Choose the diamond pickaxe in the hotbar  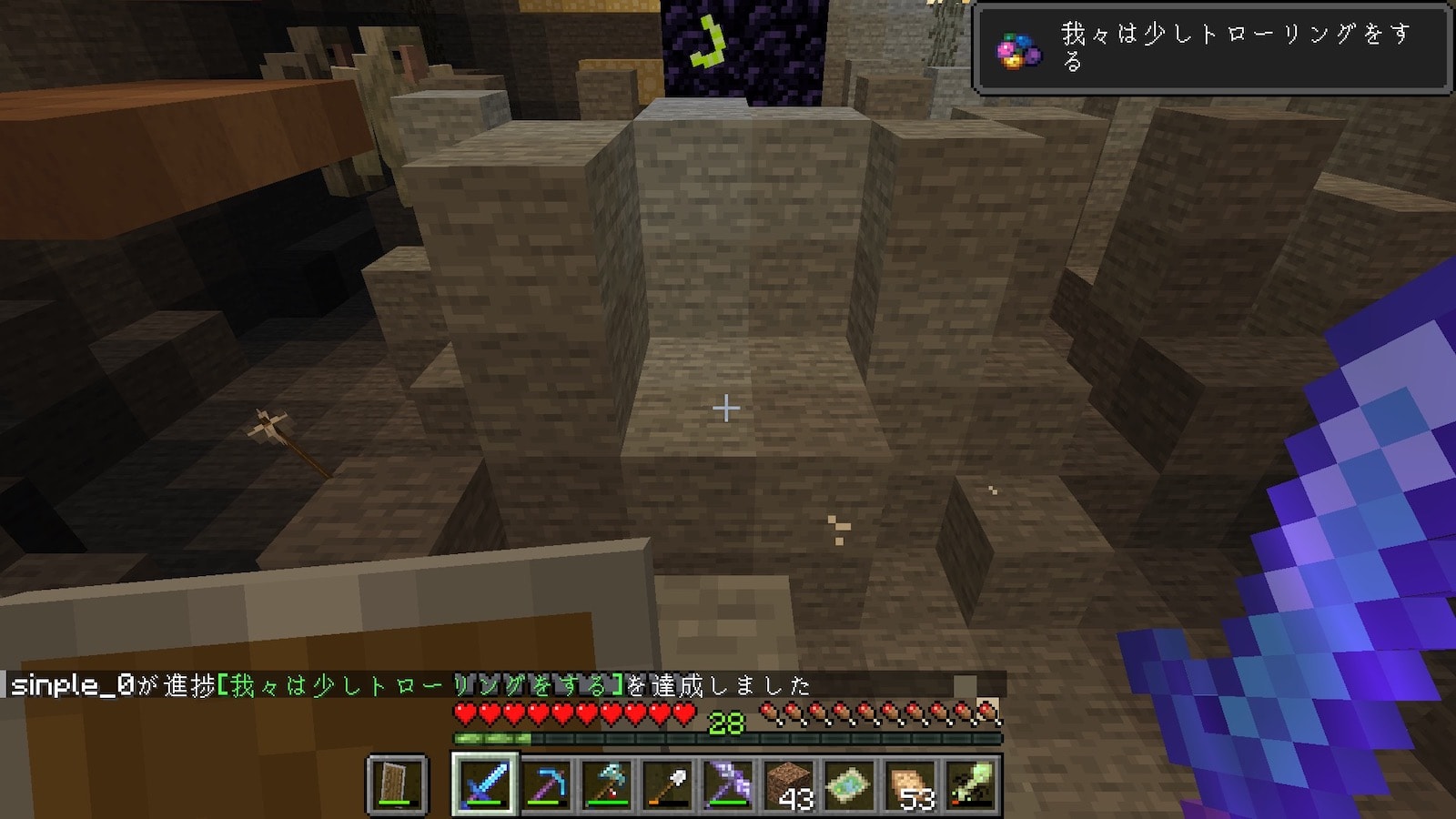(x=546, y=784)
